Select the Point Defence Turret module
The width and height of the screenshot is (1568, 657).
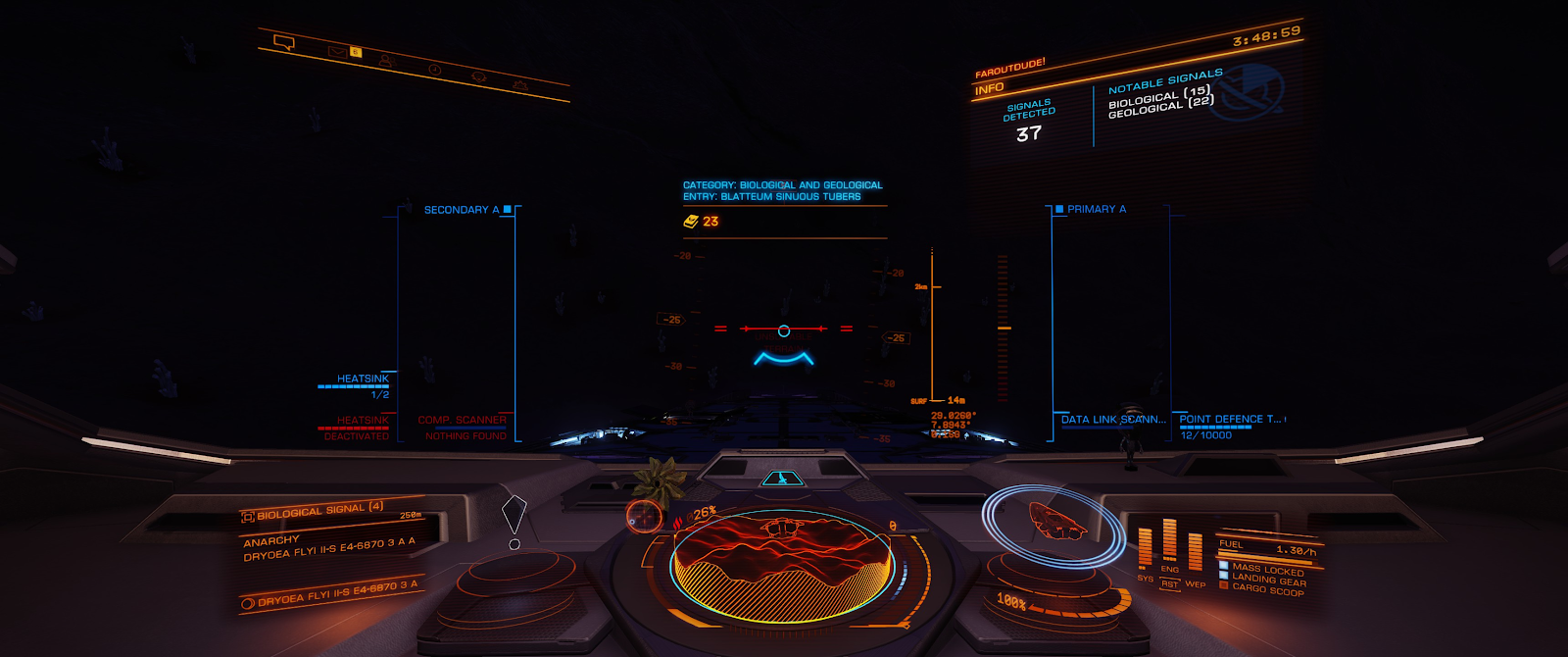pos(1230,420)
